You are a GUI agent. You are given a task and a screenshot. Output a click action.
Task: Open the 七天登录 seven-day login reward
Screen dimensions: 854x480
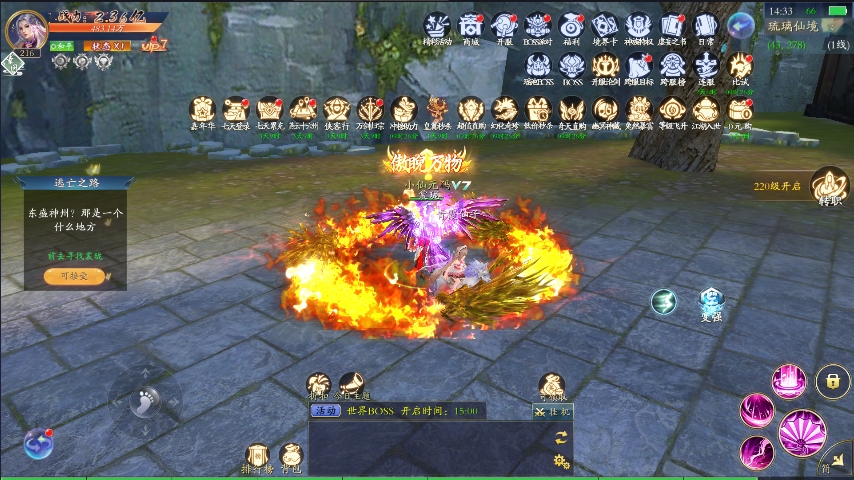click(236, 112)
